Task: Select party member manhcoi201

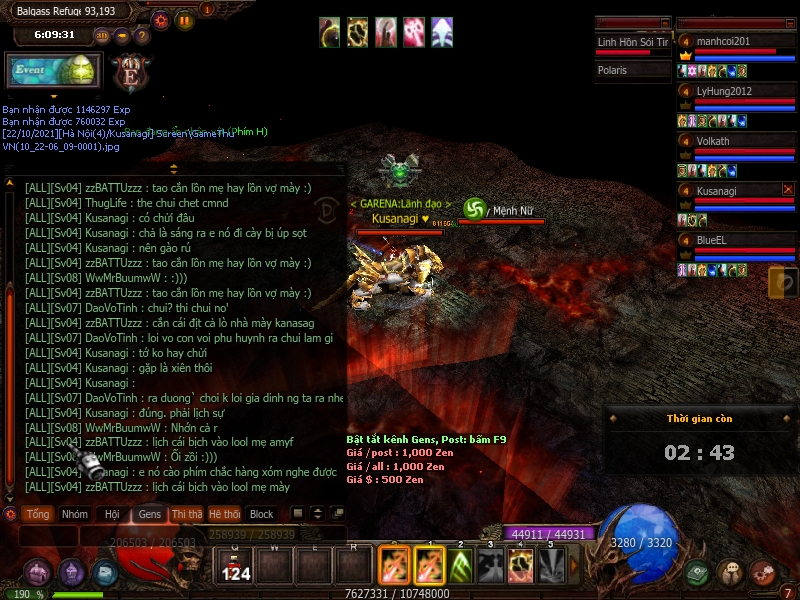Action: click(x=735, y=42)
